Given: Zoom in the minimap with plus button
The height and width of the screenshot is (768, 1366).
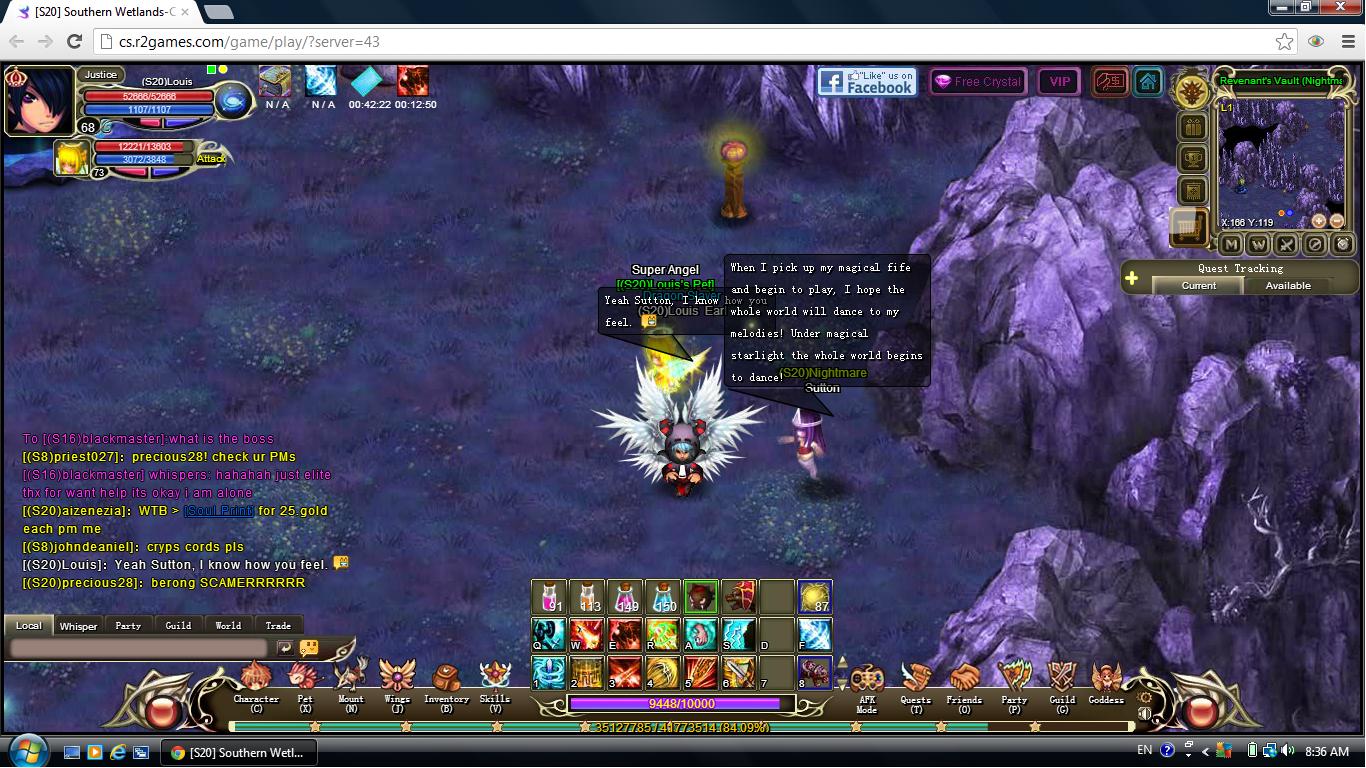Looking at the screenshot, I should [1319, 221].
